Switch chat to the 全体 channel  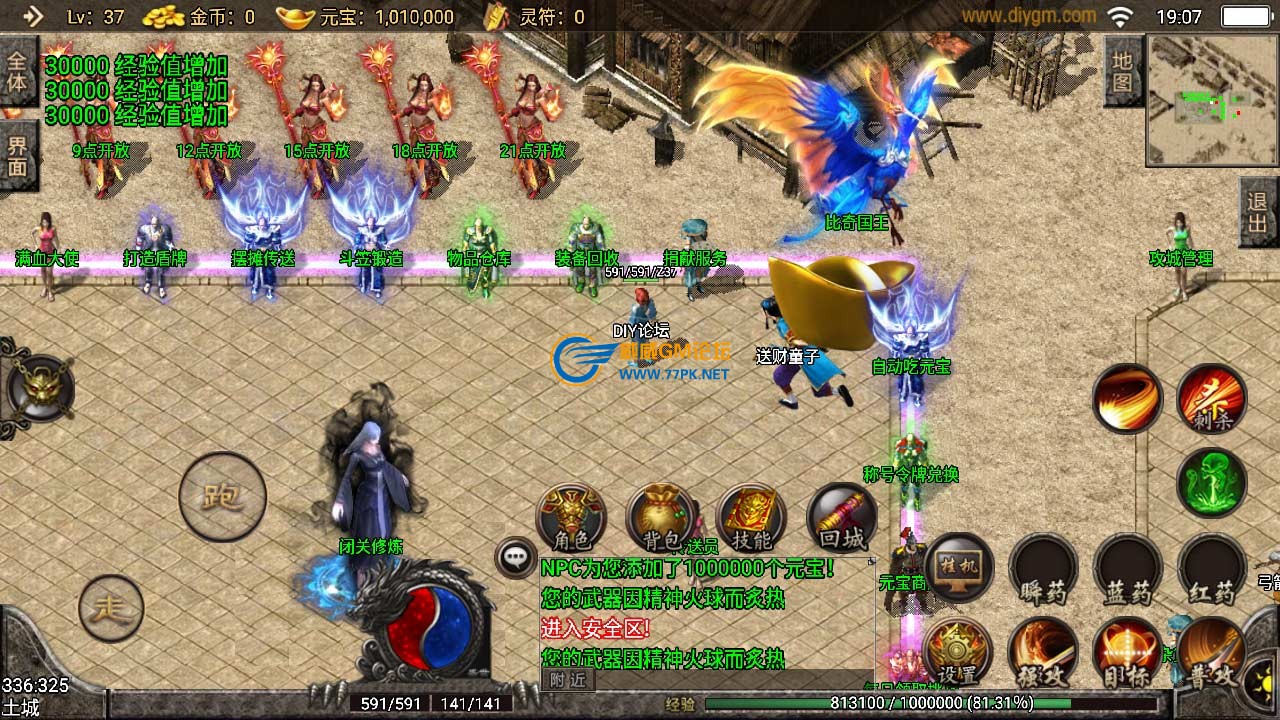(x=18, y=72)
